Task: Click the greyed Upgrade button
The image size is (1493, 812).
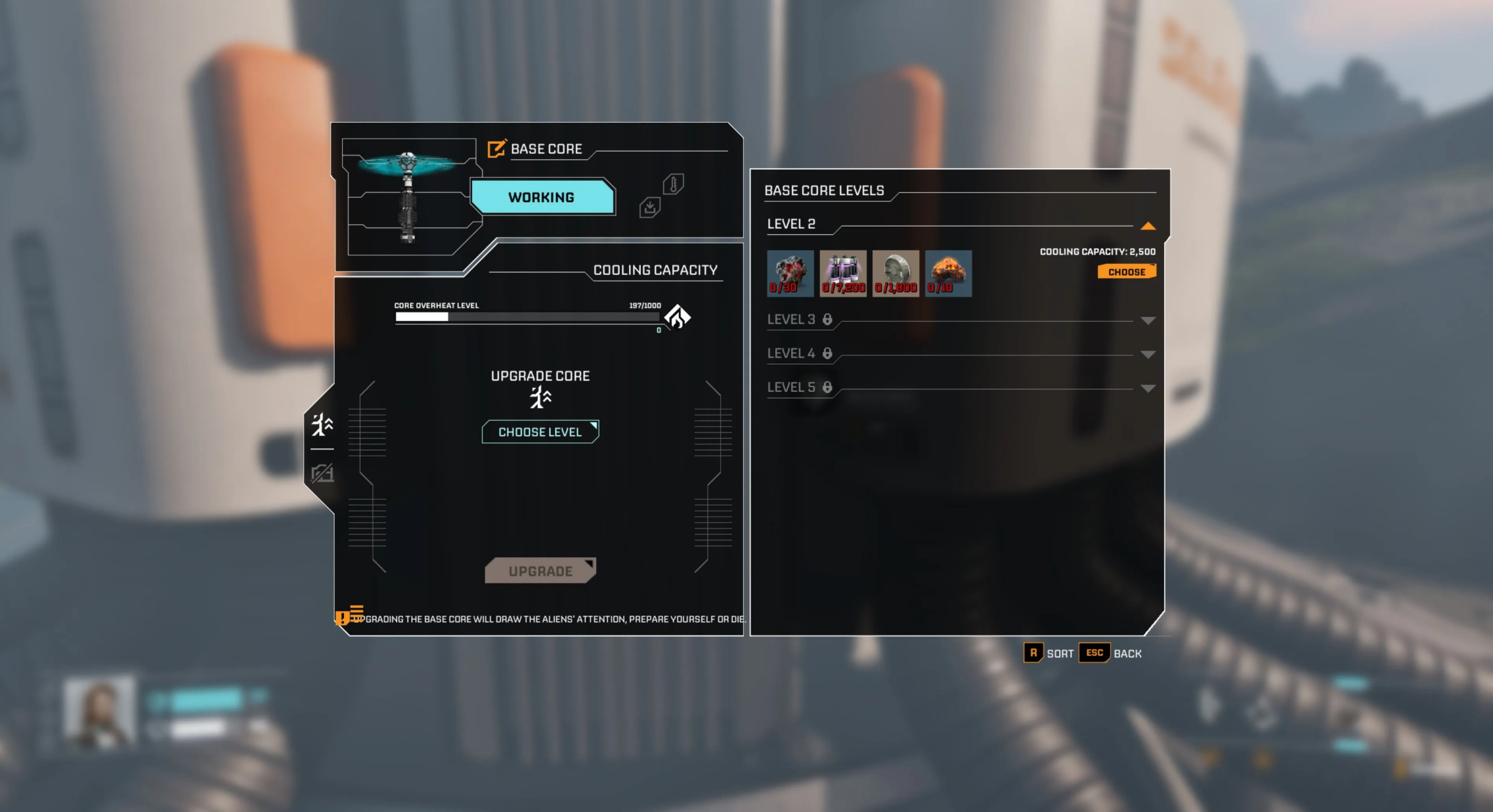Action: 540,570
